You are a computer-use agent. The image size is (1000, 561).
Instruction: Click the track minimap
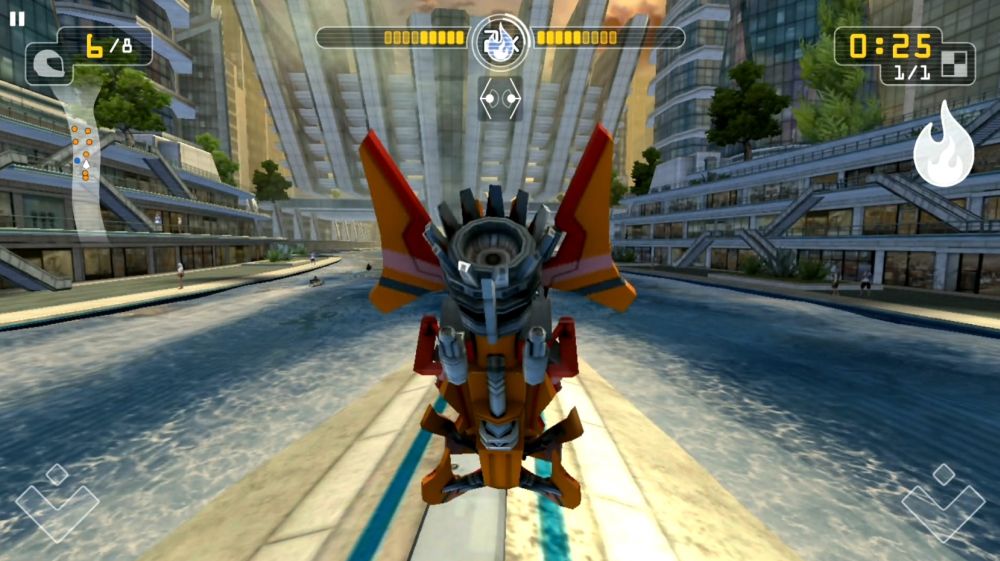[84, 150]
